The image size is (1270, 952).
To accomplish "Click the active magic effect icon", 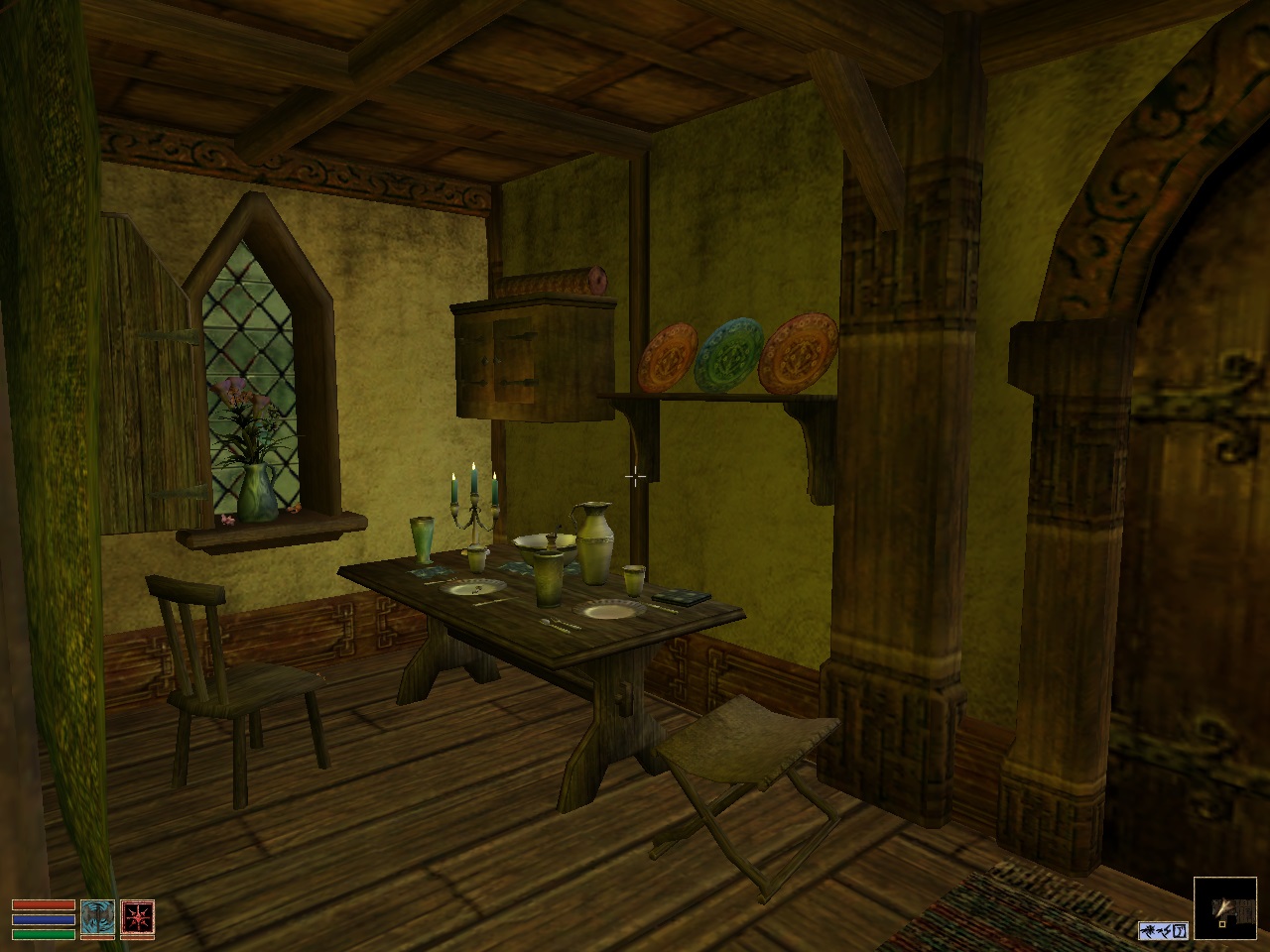I will click(x=1162, y=931).
